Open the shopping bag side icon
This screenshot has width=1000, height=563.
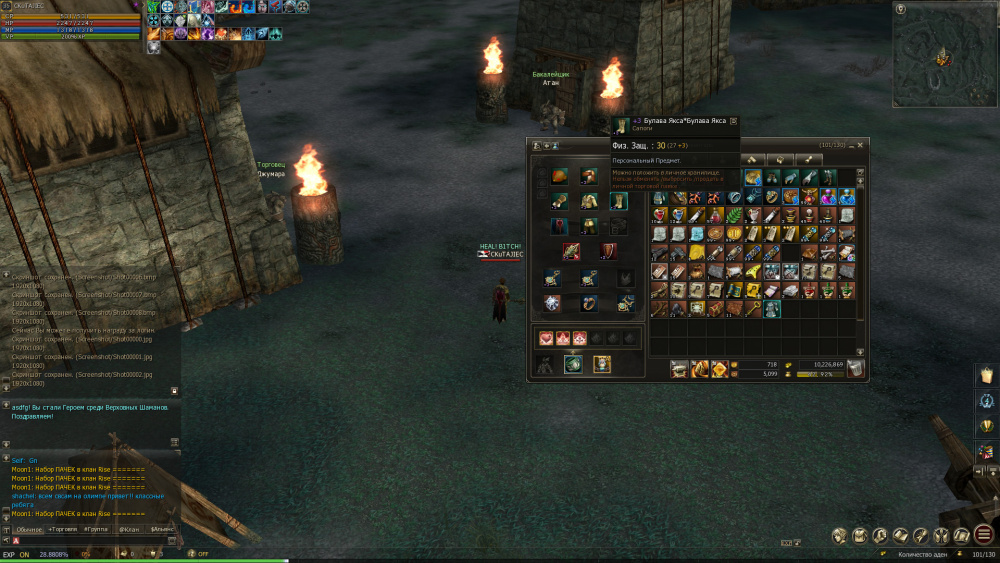click(986, 374)
